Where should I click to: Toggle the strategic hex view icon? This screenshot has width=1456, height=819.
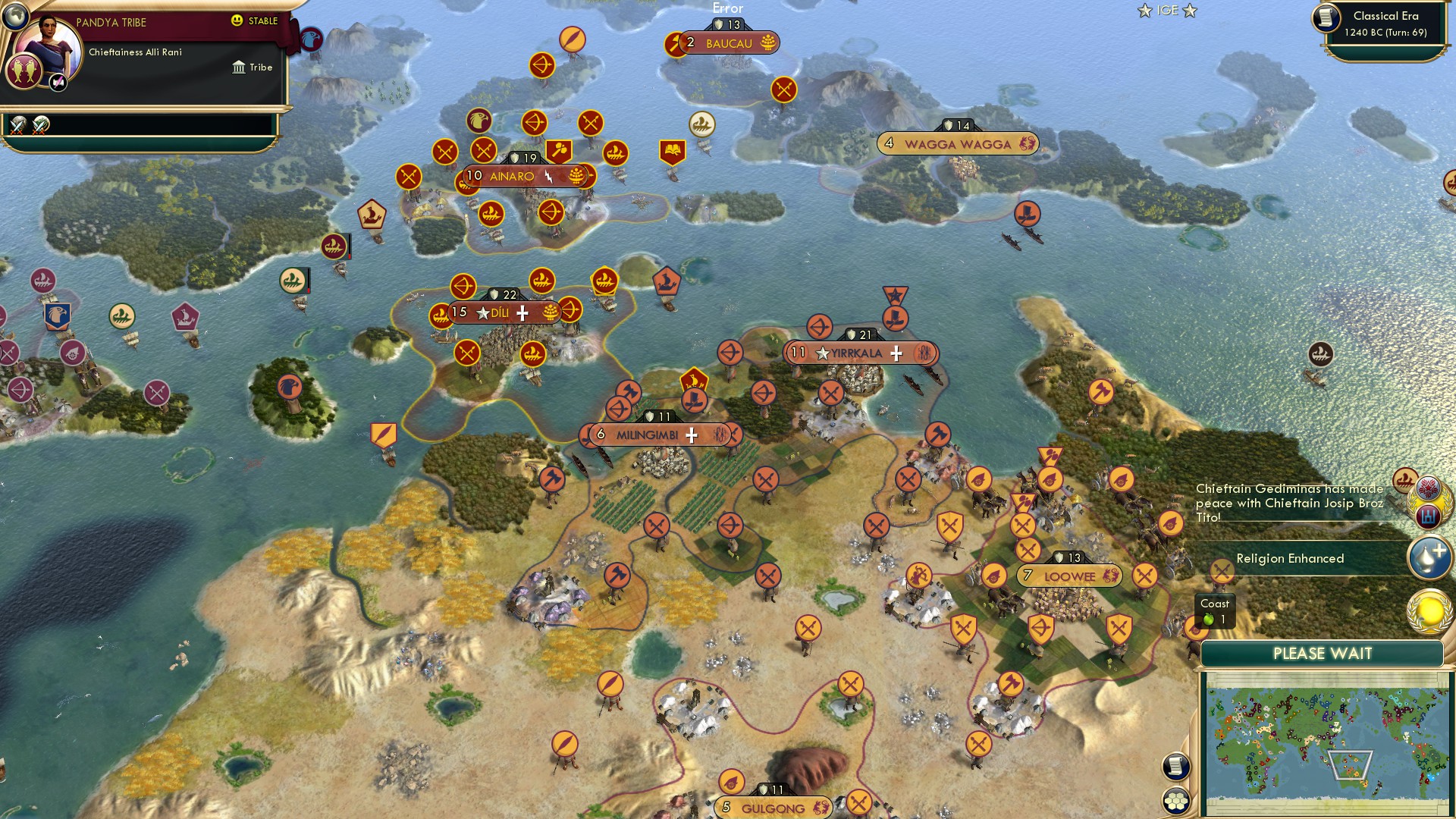pyautogui.click(x=1176, y=799)
